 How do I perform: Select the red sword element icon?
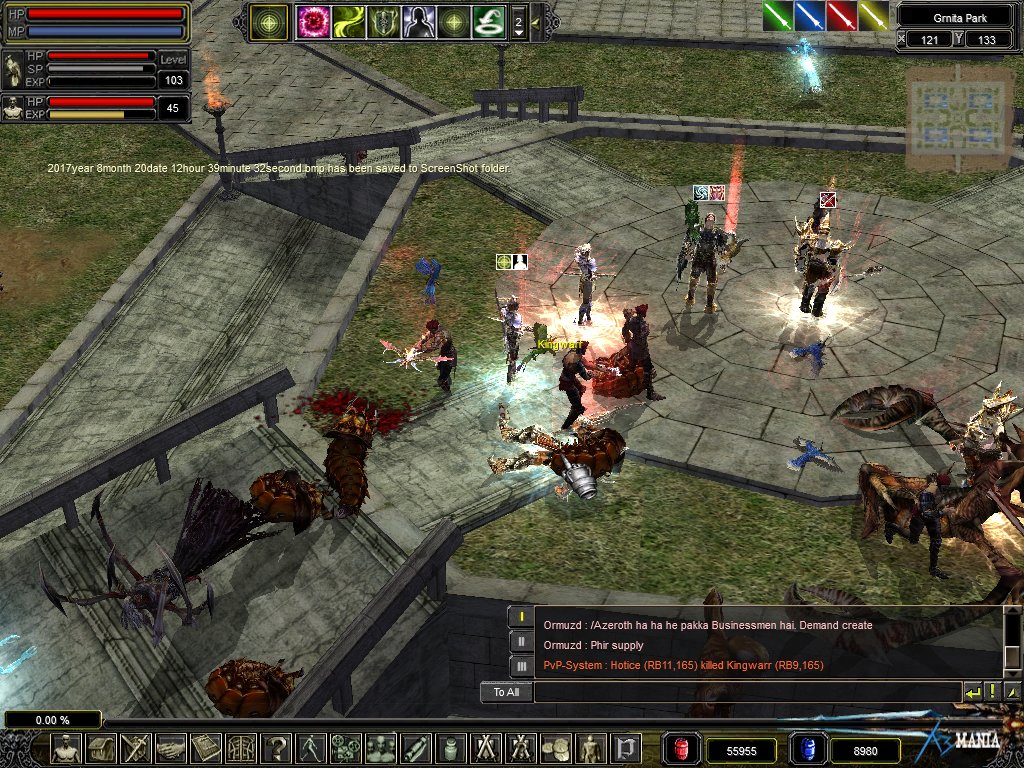[842, 15]
